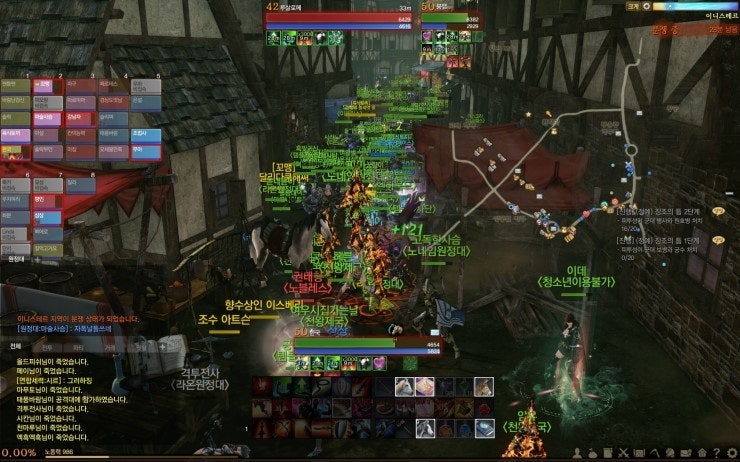Click the 크게 map size button
This screenshot has width=740, height=462.
point(633,6)
